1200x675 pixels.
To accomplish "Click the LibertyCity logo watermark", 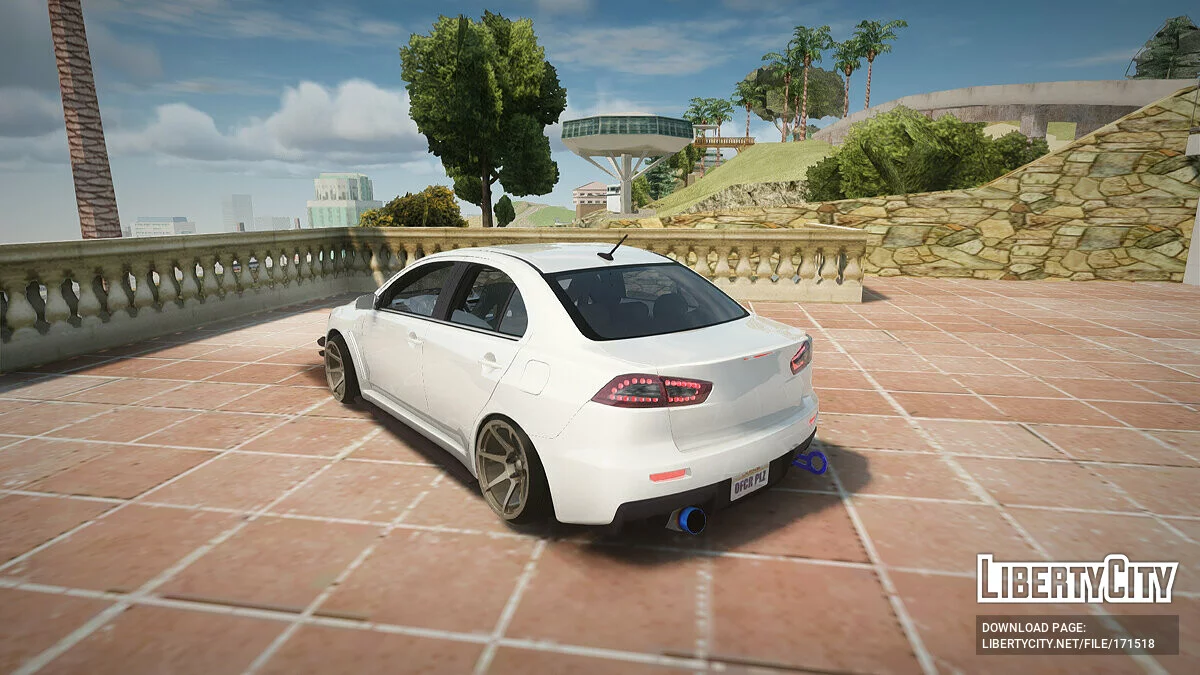I will point(1077,579).
